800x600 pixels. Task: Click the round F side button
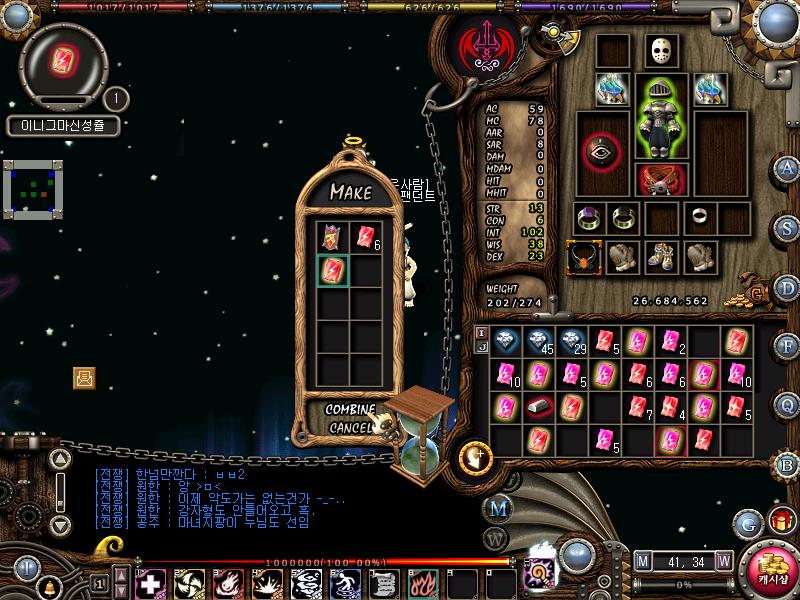tap(787, 346)
